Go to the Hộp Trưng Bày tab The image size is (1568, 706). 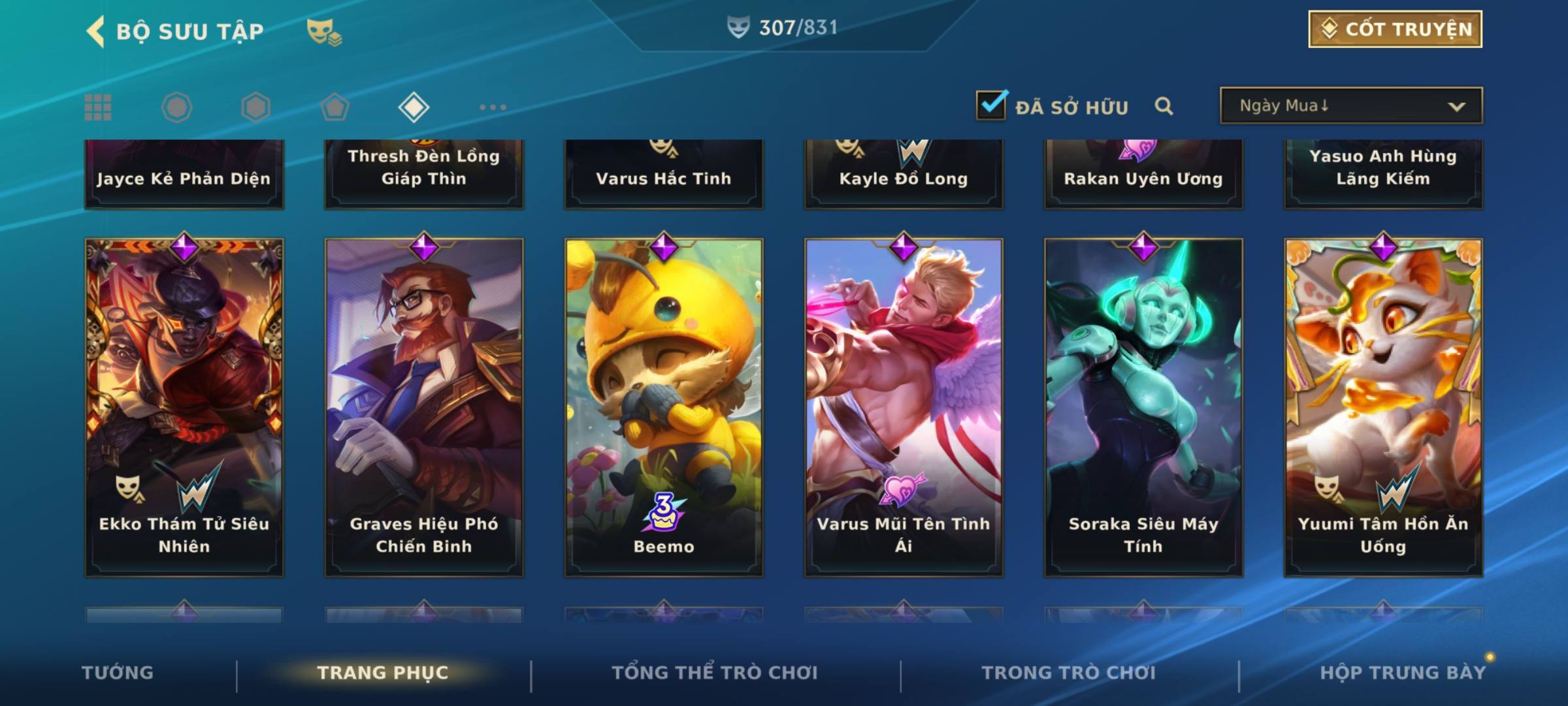(1403, 673)
